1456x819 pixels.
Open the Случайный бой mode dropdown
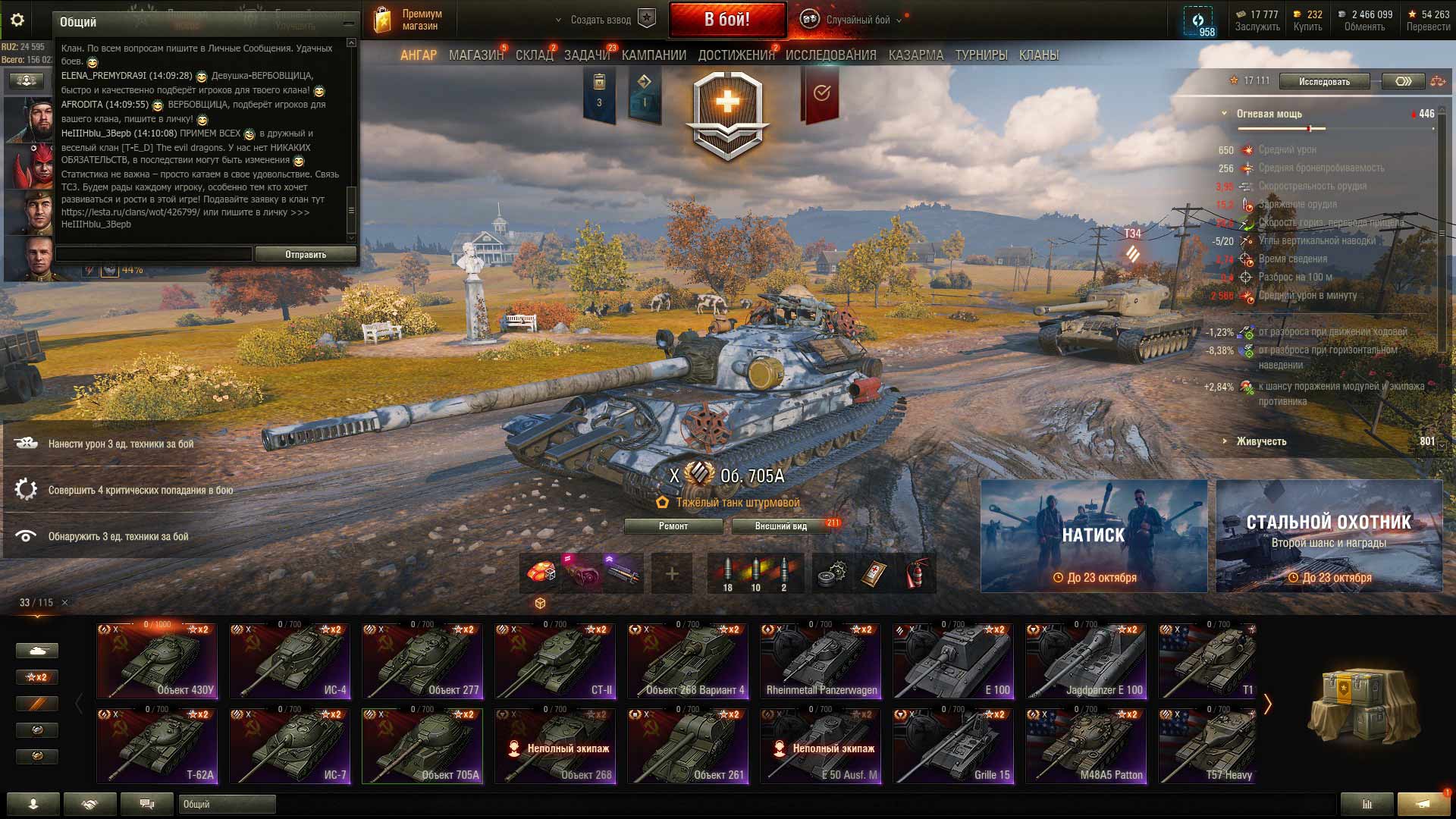857,20
